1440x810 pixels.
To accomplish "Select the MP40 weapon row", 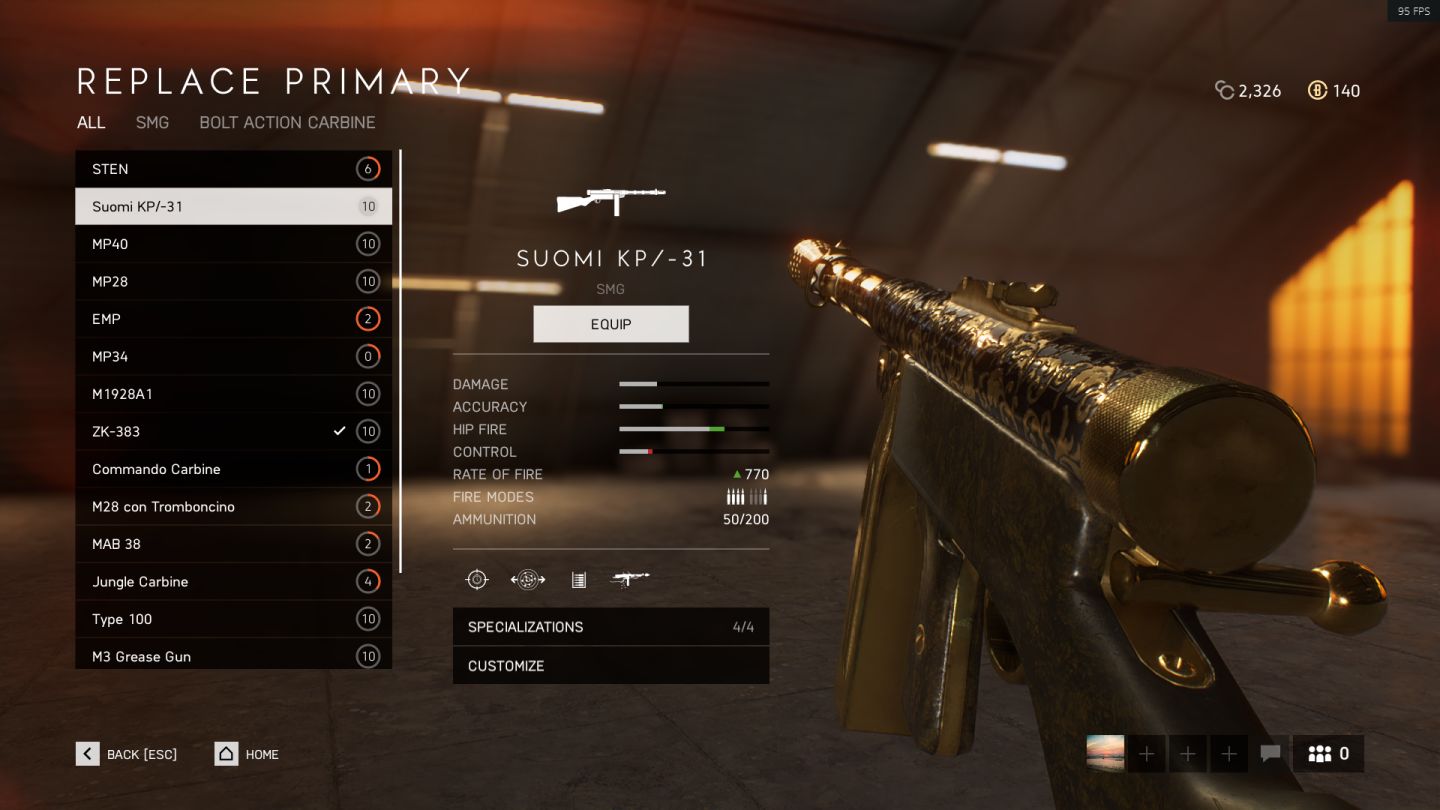I will (x=233, y=244).
